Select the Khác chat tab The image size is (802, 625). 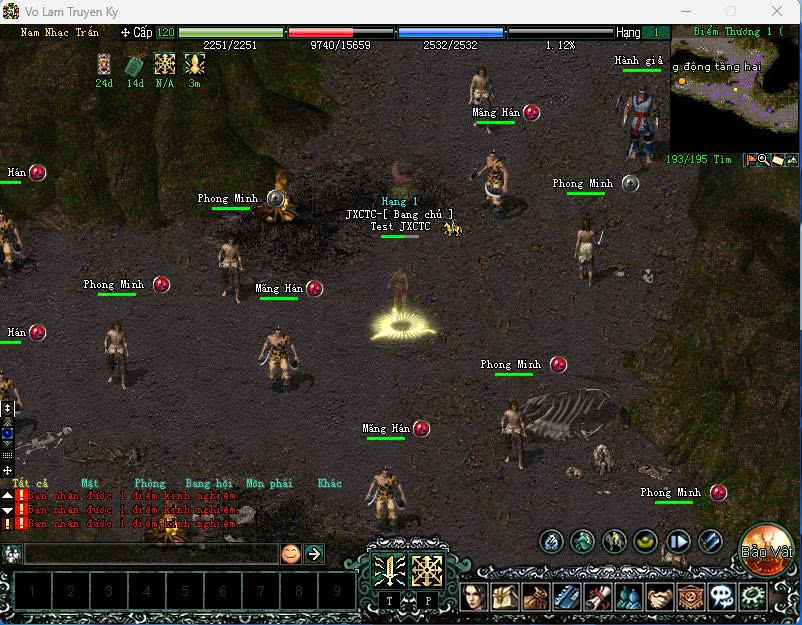(330, 483)
